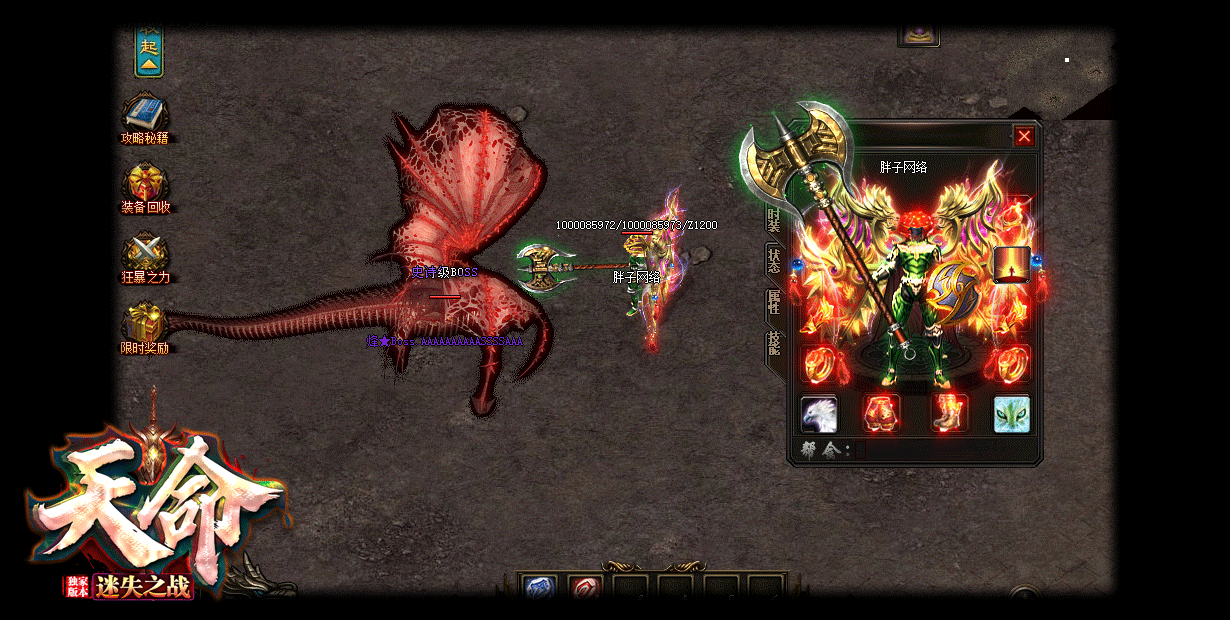Image resolution: width=1230 pixels, height=620 pixels.
Task: Open the 技能 skills tab
Action: tap(774, 344)
